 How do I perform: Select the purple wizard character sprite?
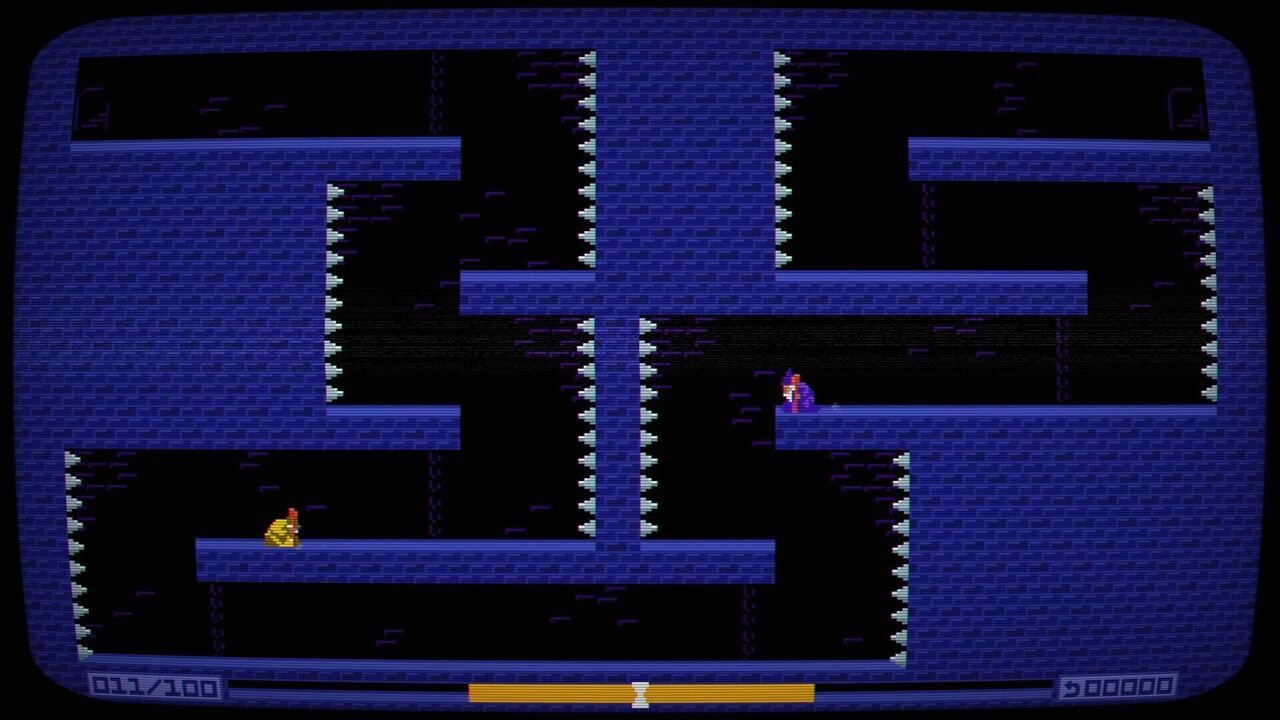coord(796,390)
